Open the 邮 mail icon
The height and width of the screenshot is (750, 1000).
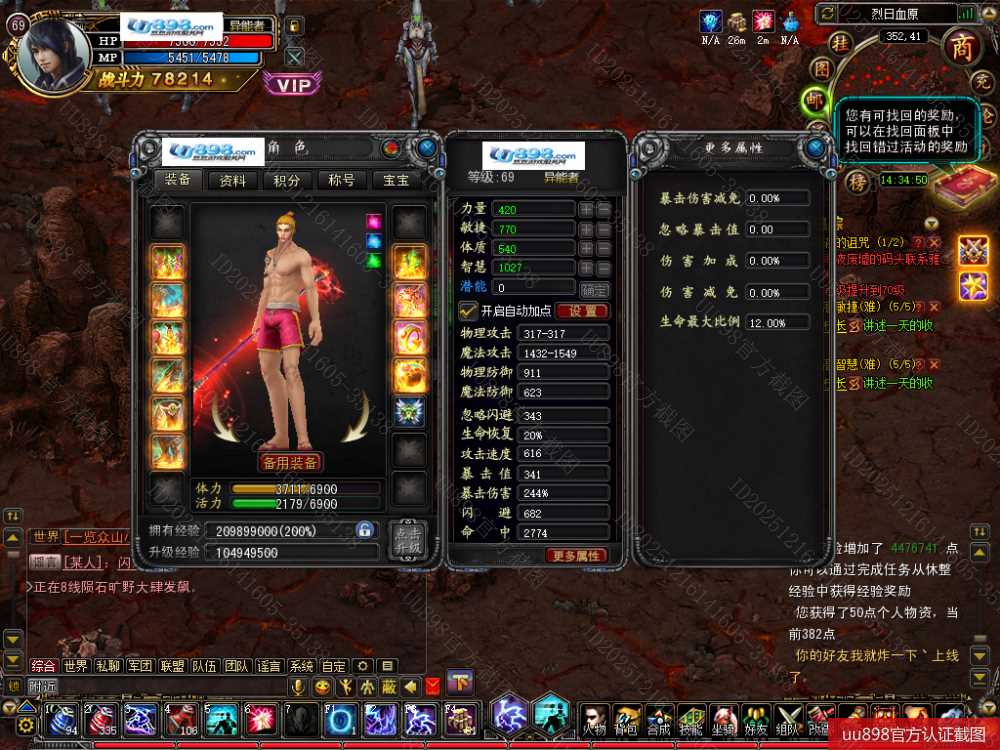pyautogui.click(x=815, y=100)
